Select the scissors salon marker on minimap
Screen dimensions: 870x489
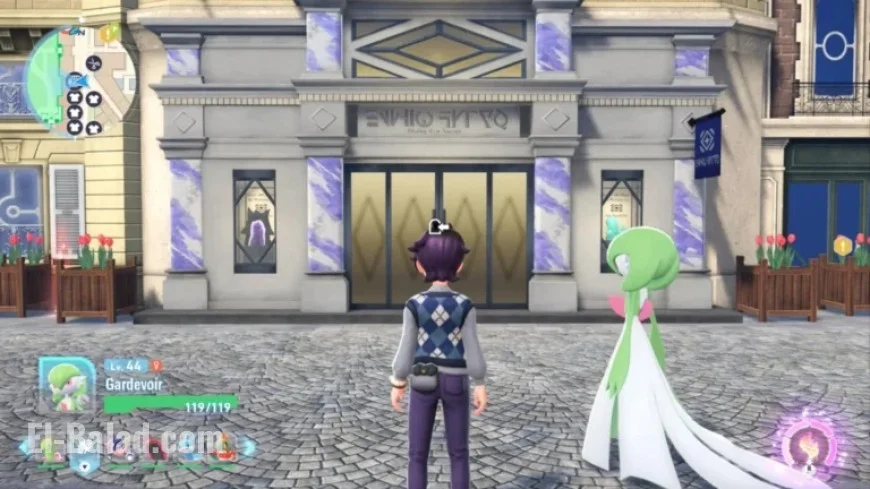(x=94, y=63)
